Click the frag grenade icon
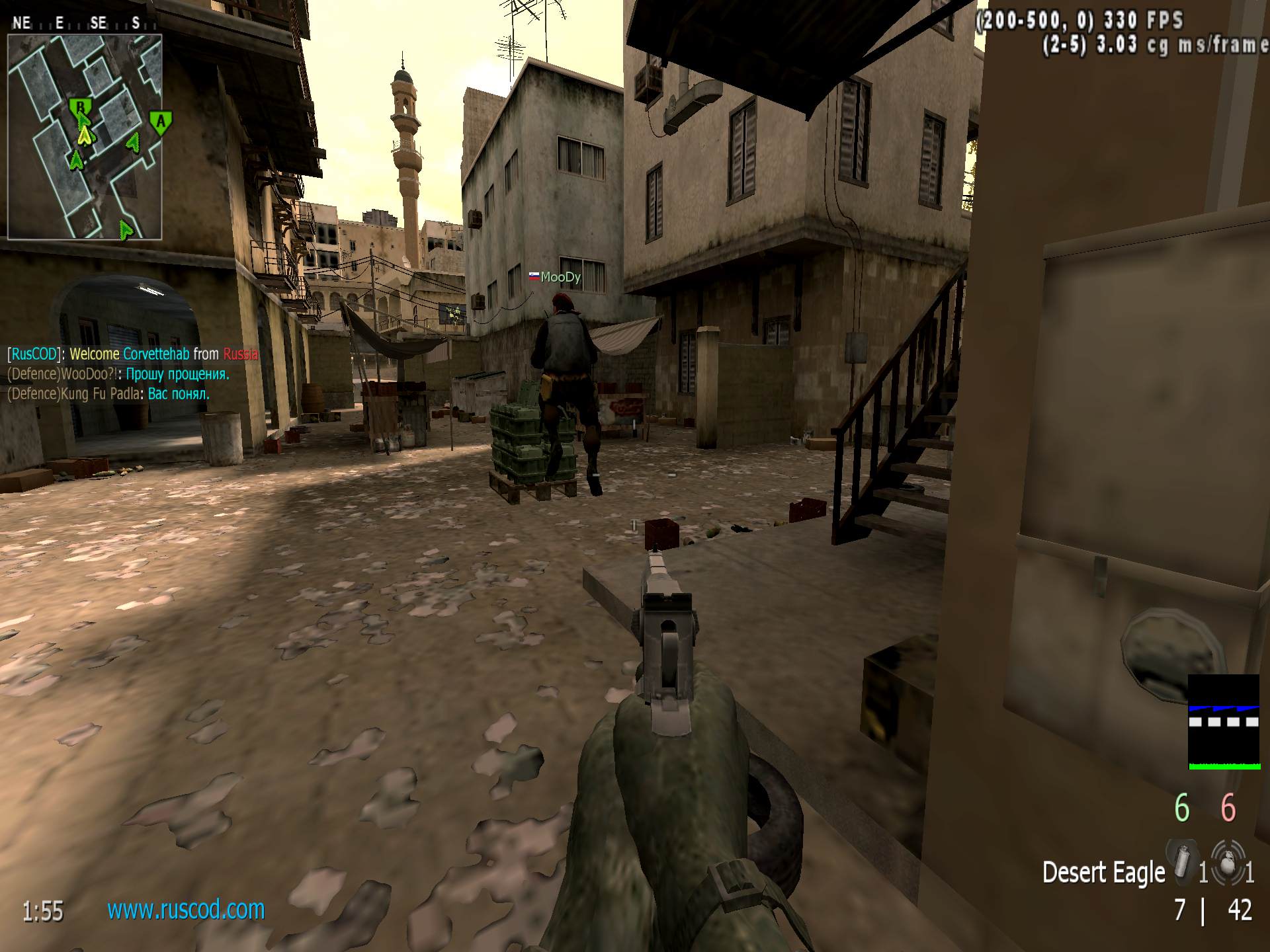The width and height of the screenshot is (1270, 952). click(1228, 863)
